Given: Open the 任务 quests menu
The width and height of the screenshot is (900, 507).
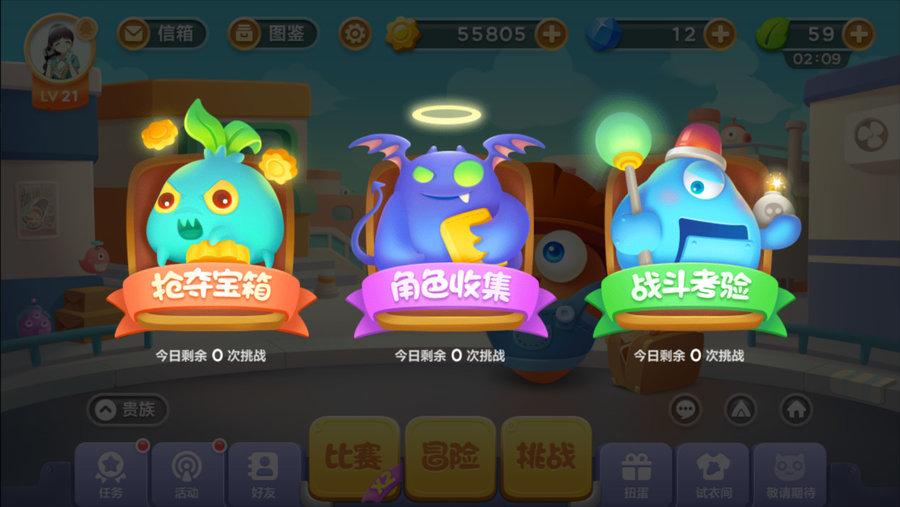Looking at the screenshot, I should [x=110, y=472].
